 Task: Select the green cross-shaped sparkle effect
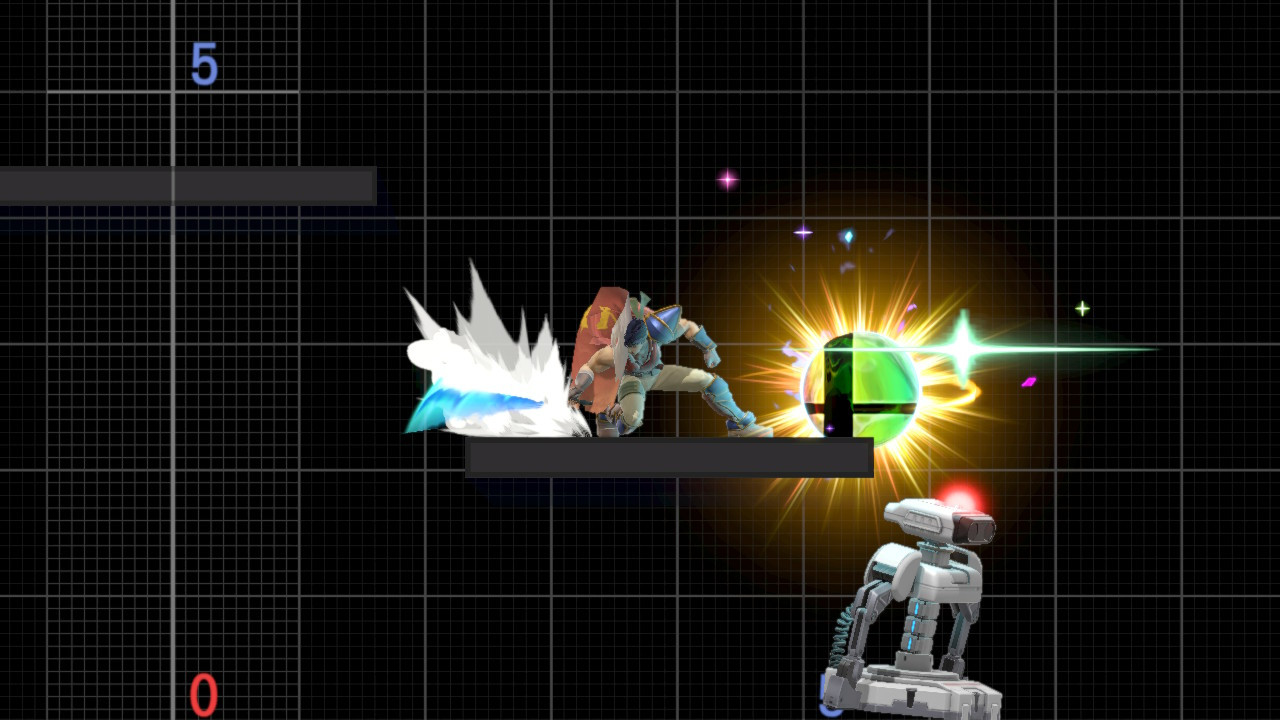pyautogui.click(x=964, y=351)
